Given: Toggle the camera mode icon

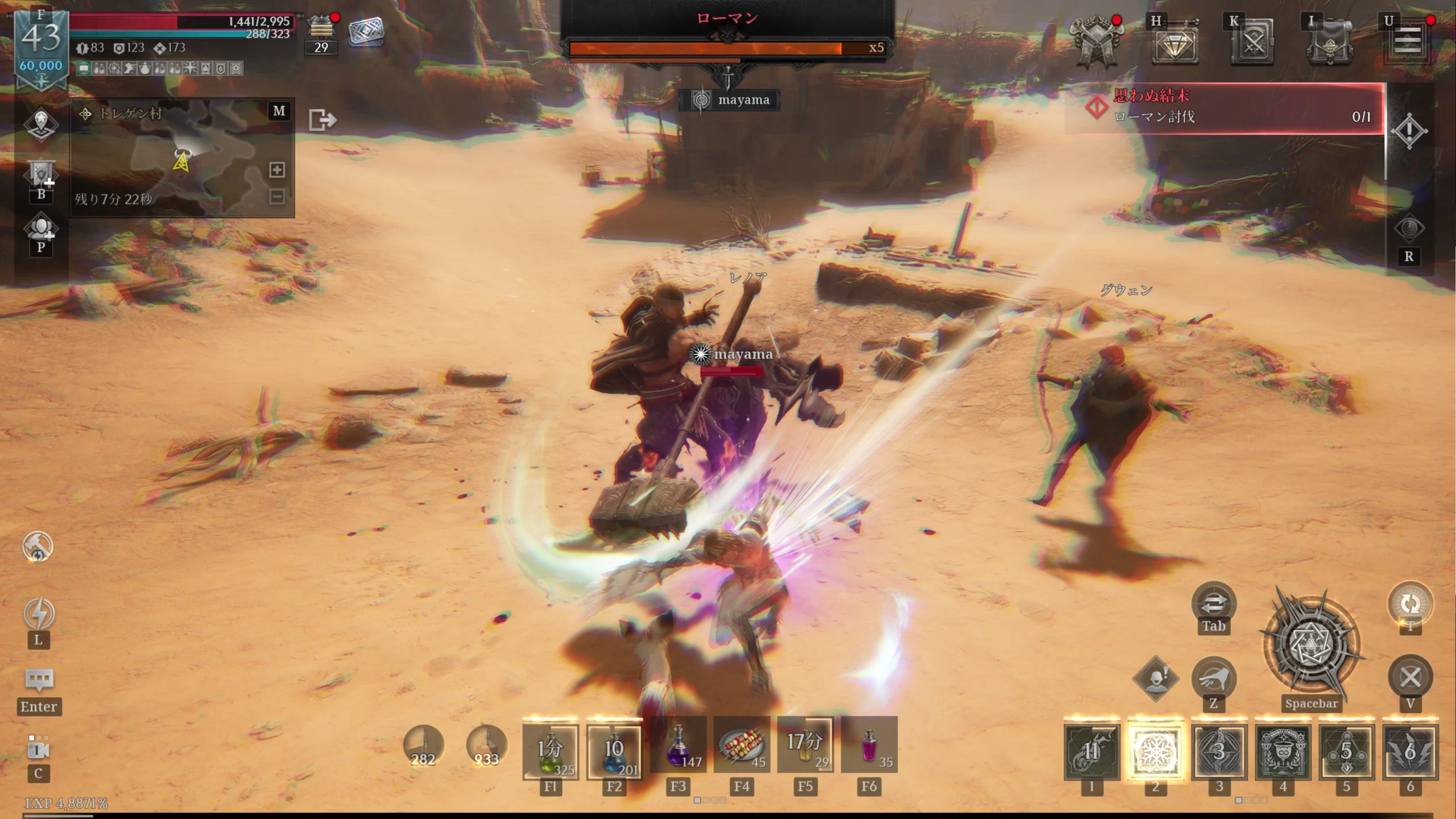Looking at the screenshot, I should tap(38, 750).
